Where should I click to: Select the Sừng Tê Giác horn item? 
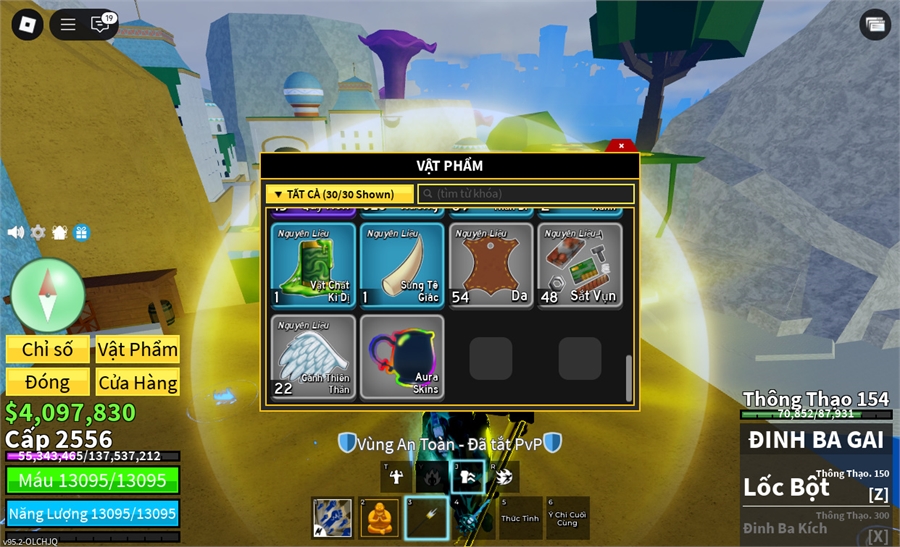tap(402, 265)
